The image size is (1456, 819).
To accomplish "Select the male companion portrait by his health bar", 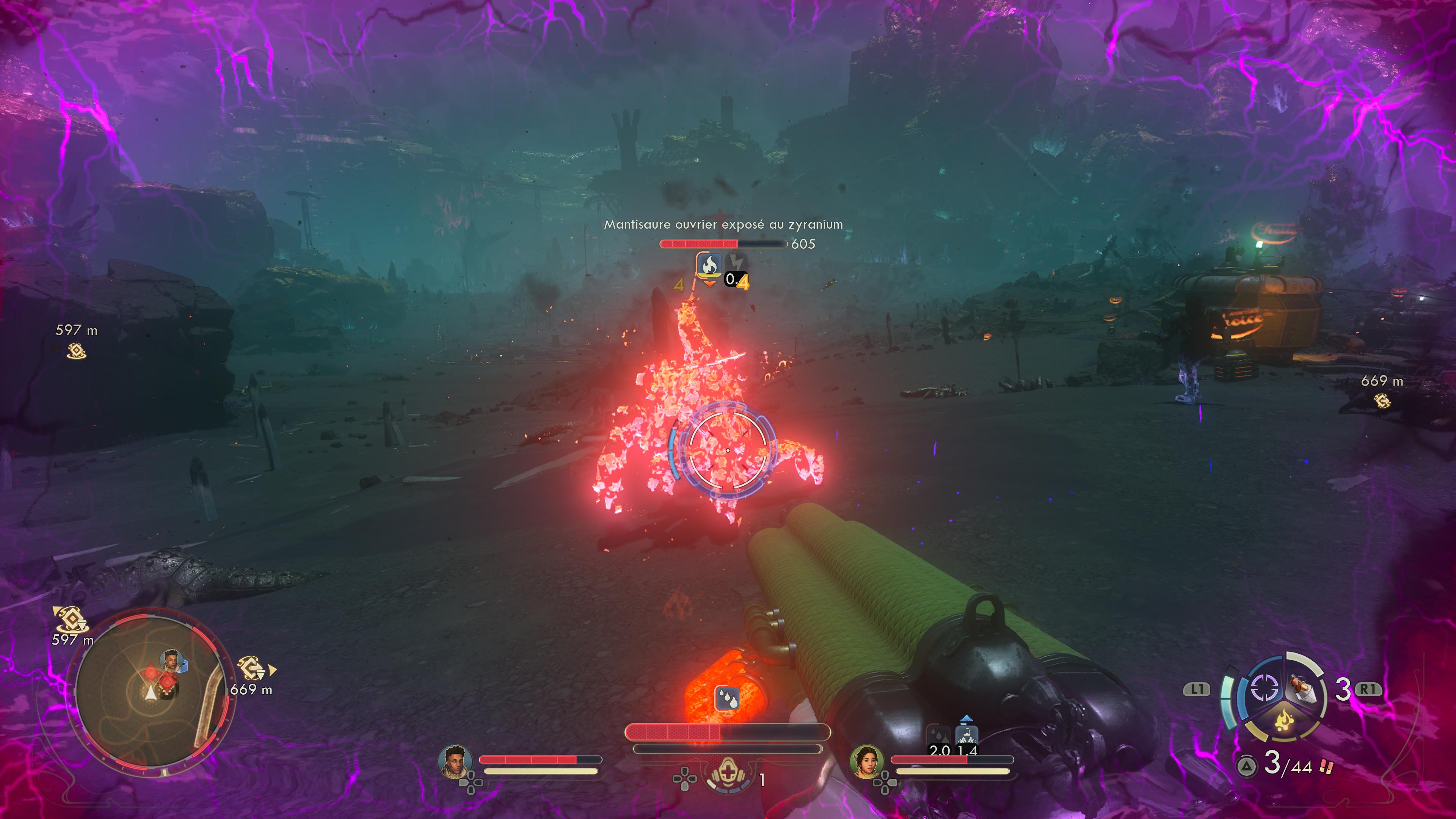I will pos(455,761).
